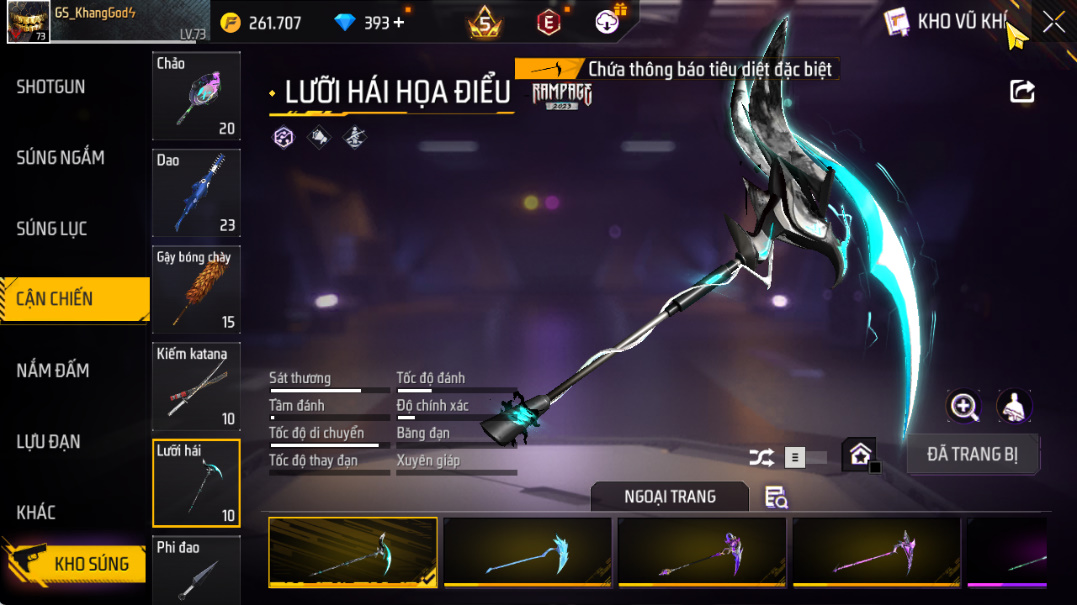Switch to the Shotgun category
Image resolution: width=1077 pixels, height=605 pixels.
click(x=51, y=87)
